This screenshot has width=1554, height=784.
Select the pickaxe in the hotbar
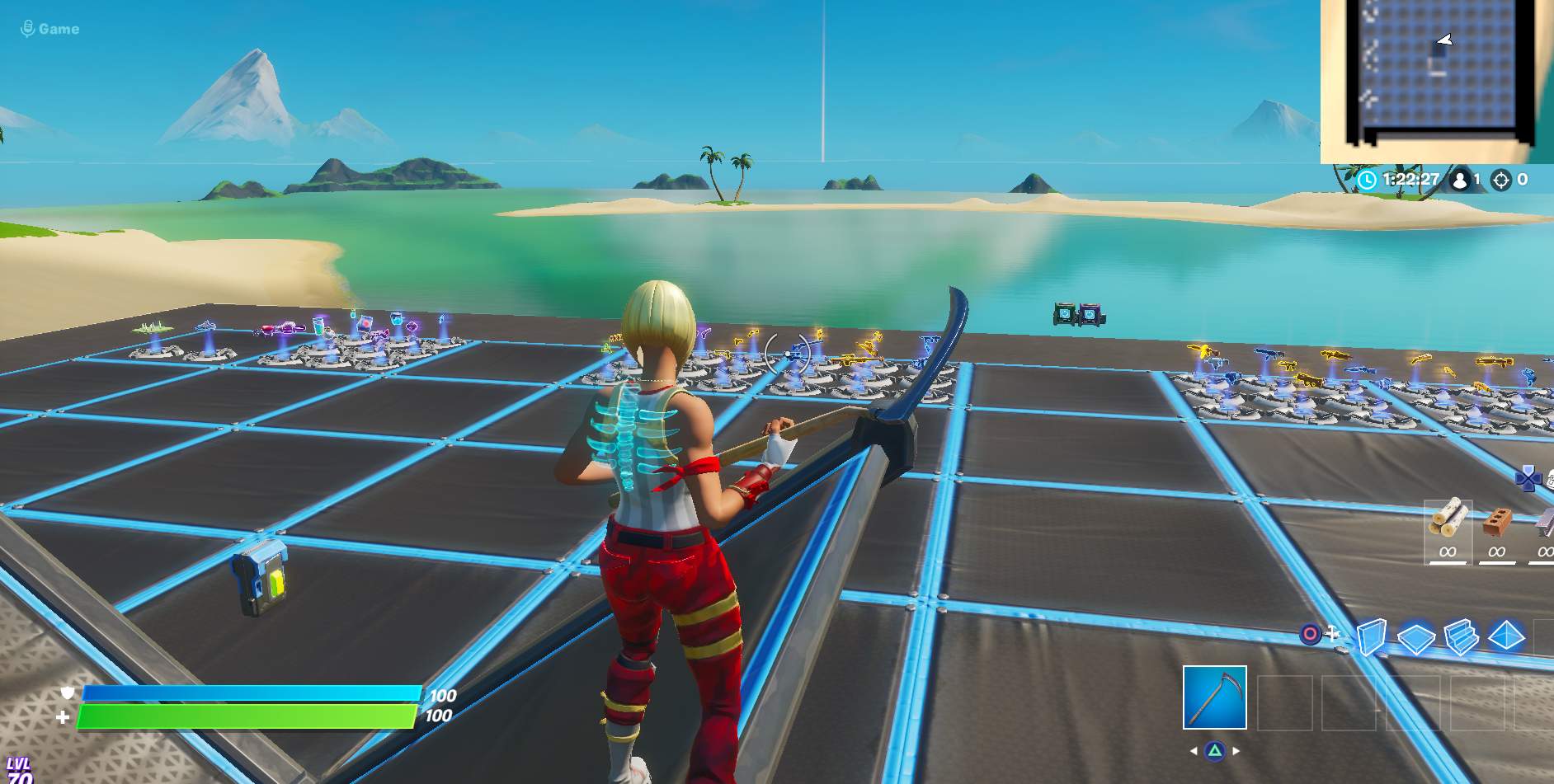point(1214,697)
